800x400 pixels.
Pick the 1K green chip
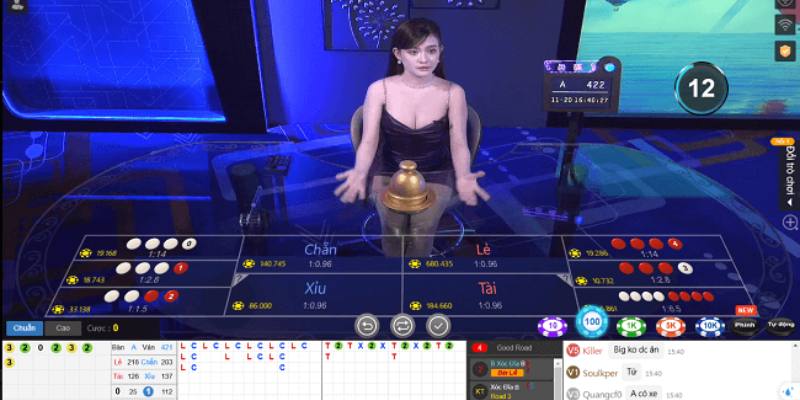pyautogui.click(x=630, y=326)
